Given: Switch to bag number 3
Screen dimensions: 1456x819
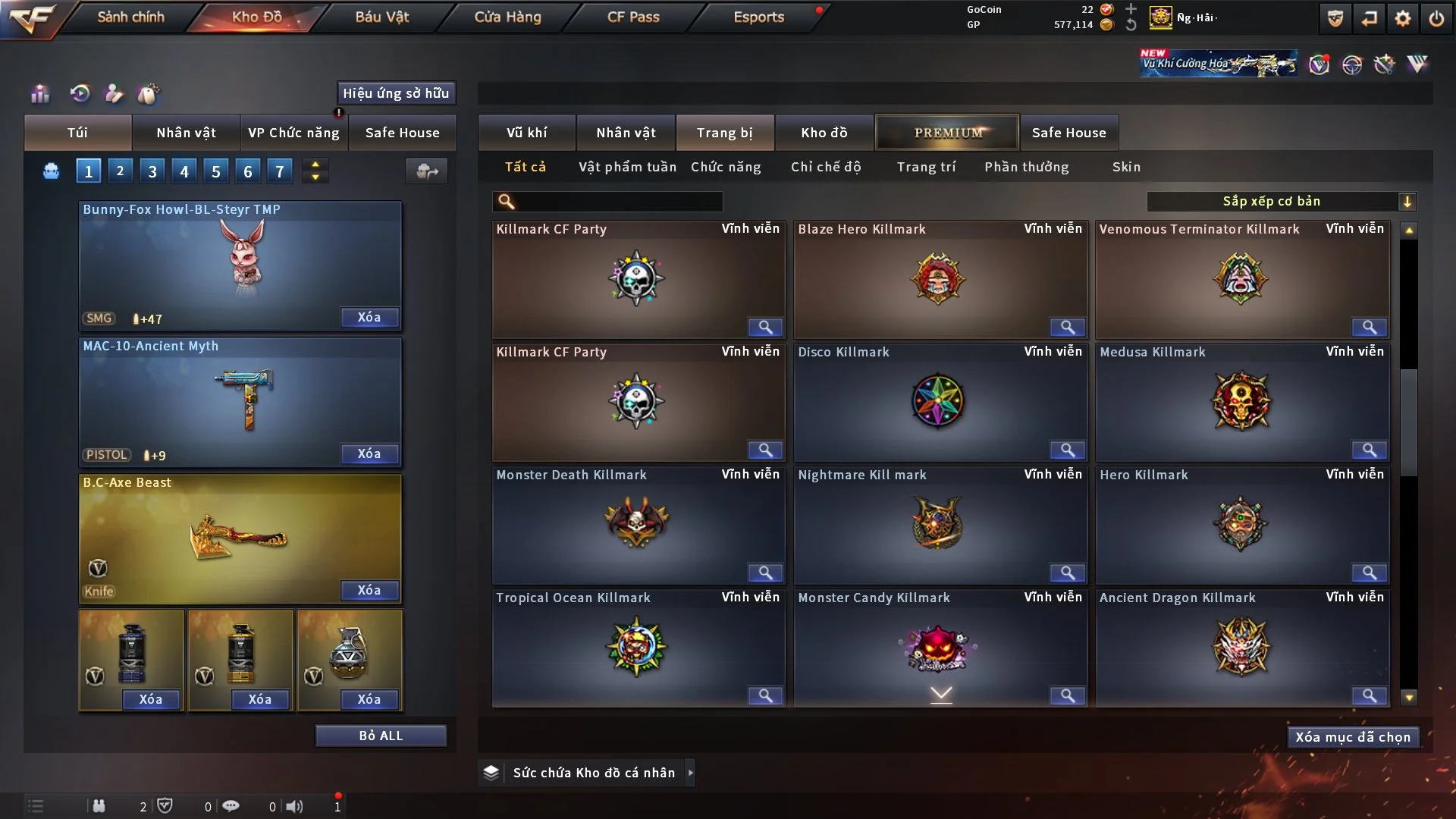Looking at the screenshot, I should coord(152,171).
